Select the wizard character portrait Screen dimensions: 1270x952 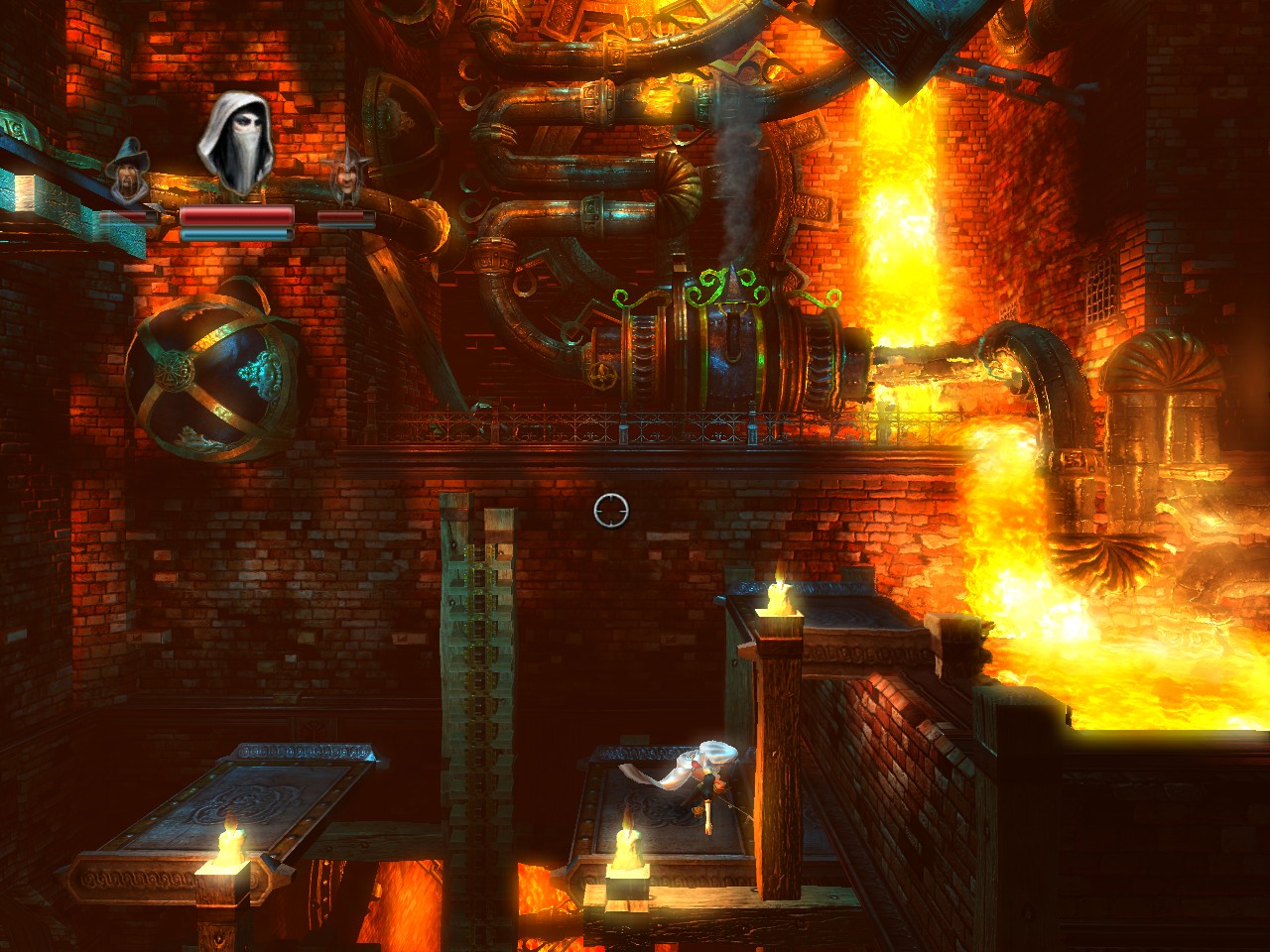coord(128,172)
